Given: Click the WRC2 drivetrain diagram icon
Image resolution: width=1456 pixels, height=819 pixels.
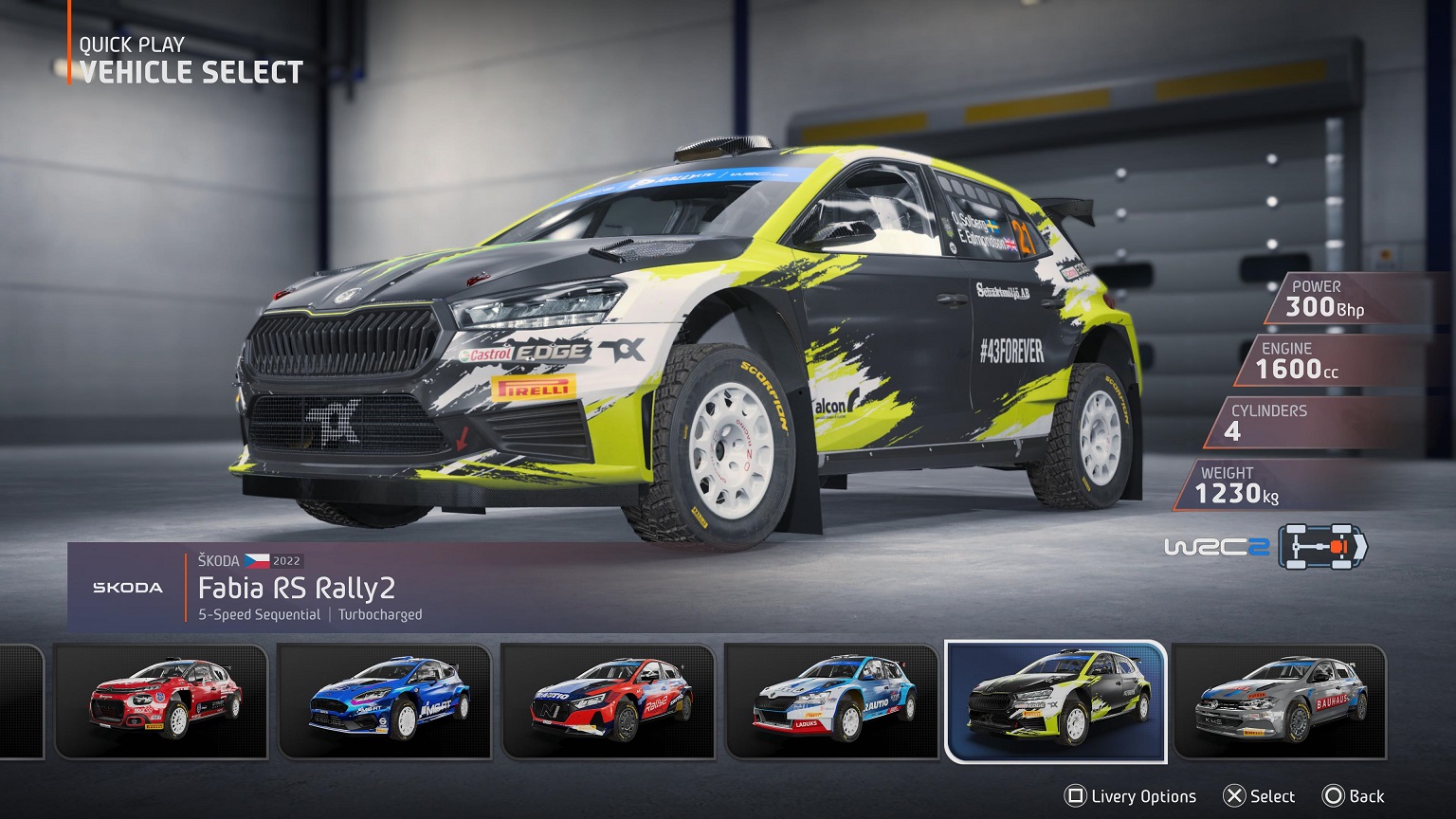Looking at the screenshot, I should point(1318,547).
